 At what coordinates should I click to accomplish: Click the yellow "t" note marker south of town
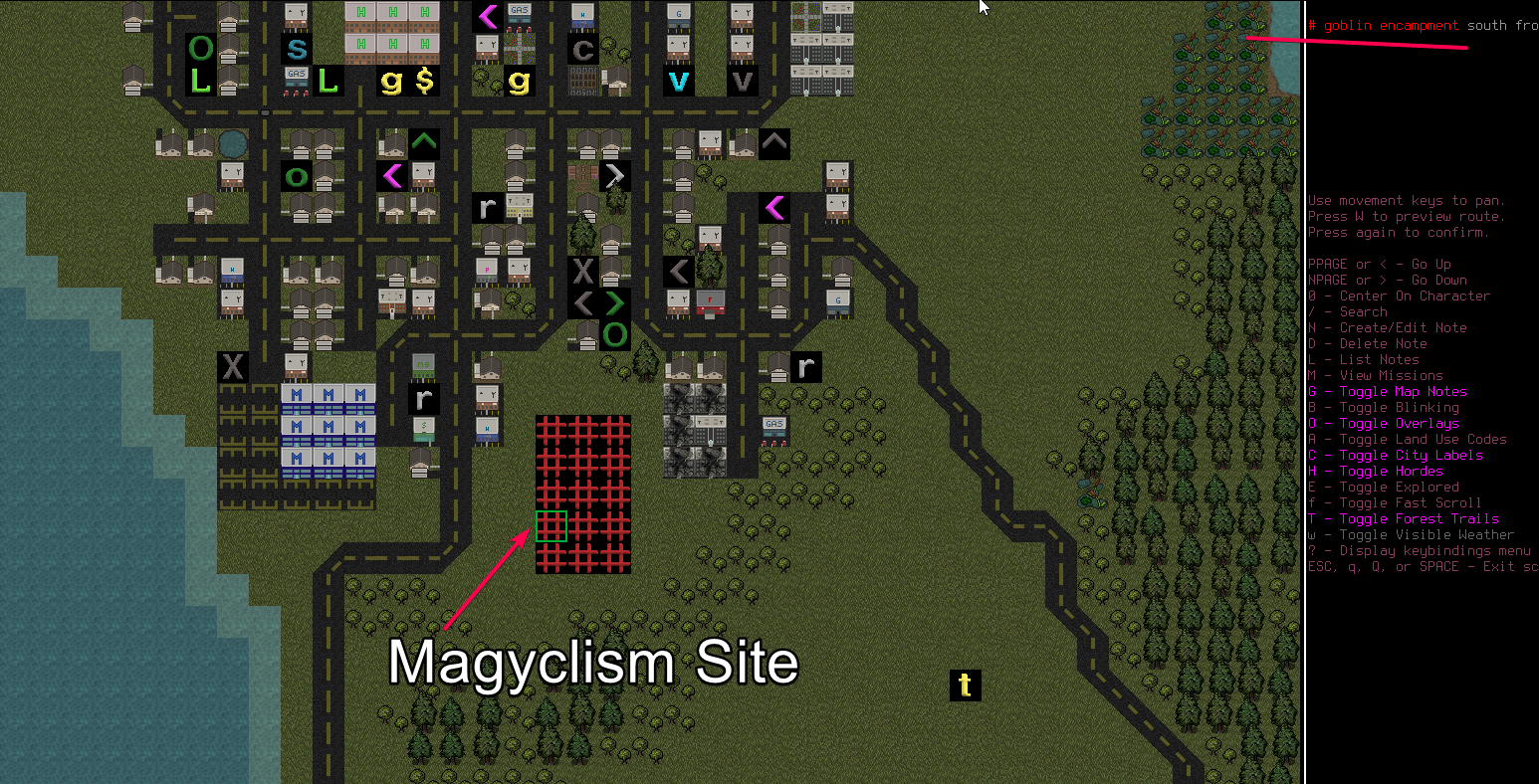point(965,686)
